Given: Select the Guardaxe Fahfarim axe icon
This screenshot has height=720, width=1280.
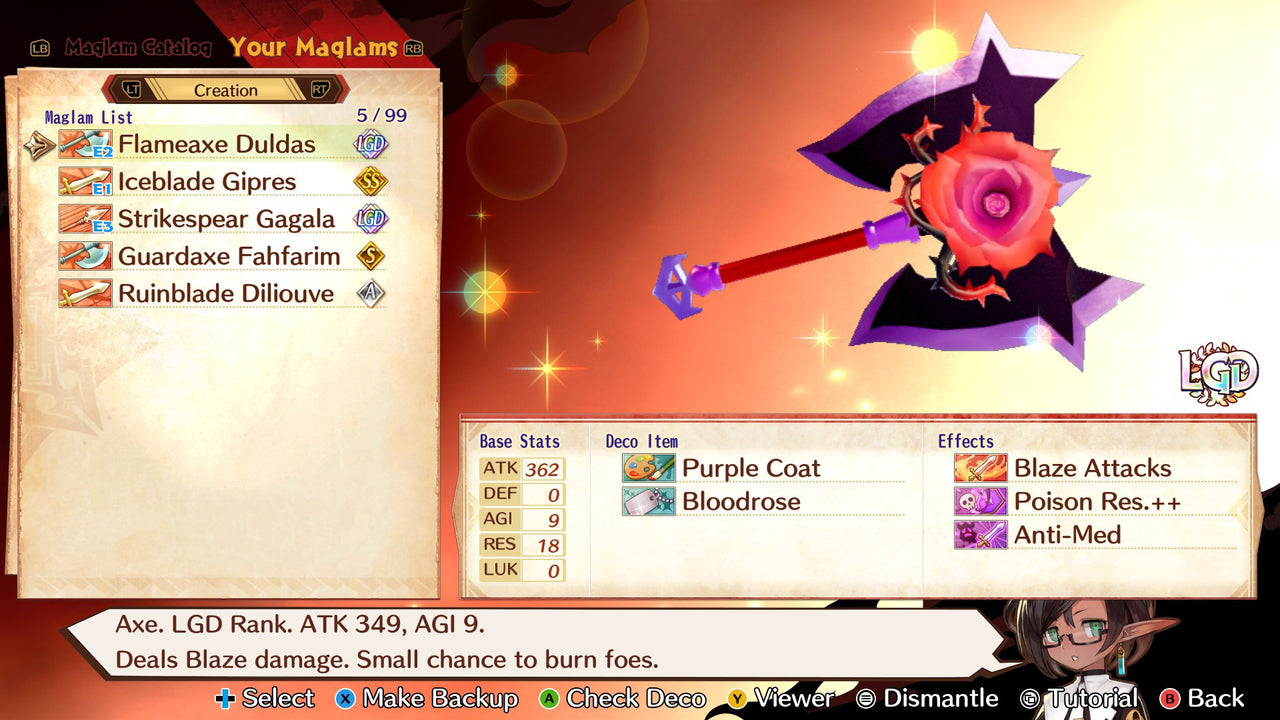Looking at the screenshot, I should 85,256.
